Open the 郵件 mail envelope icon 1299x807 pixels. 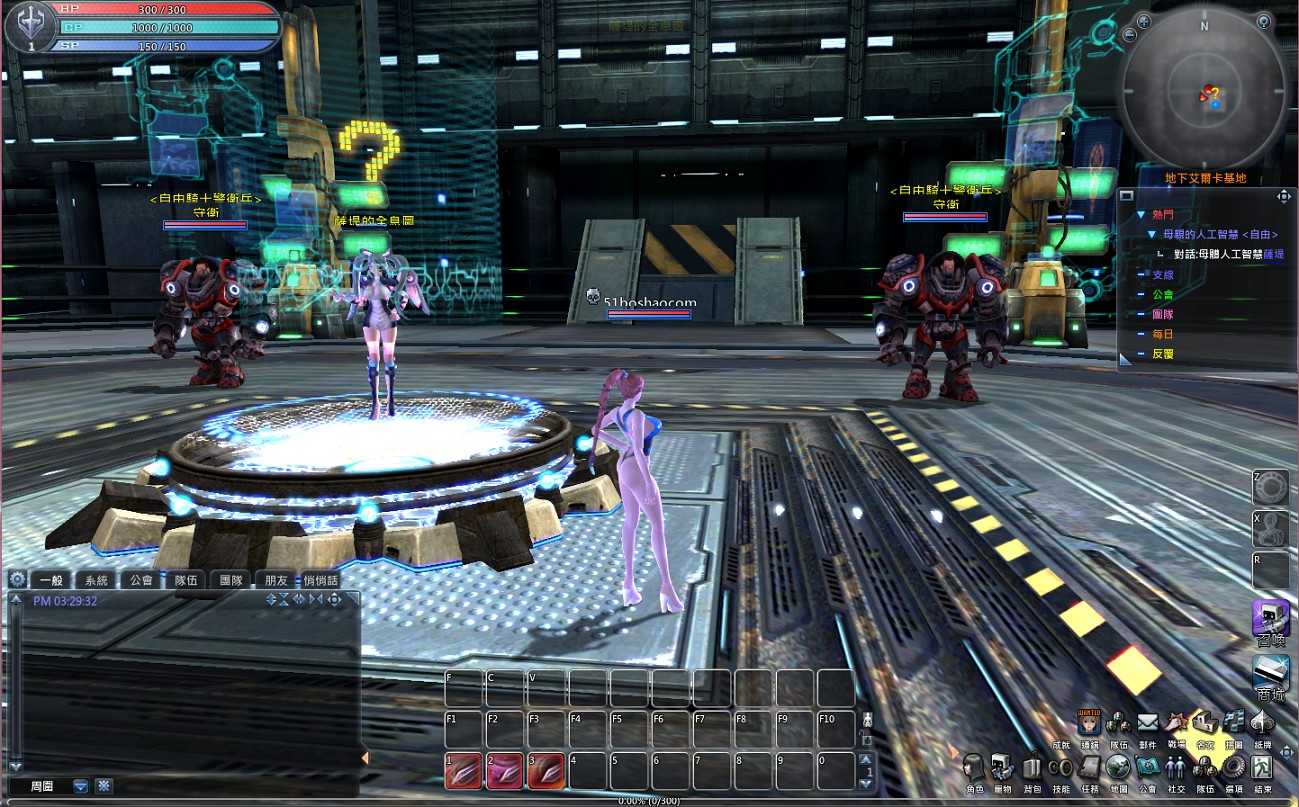(x=1147, y=722)
